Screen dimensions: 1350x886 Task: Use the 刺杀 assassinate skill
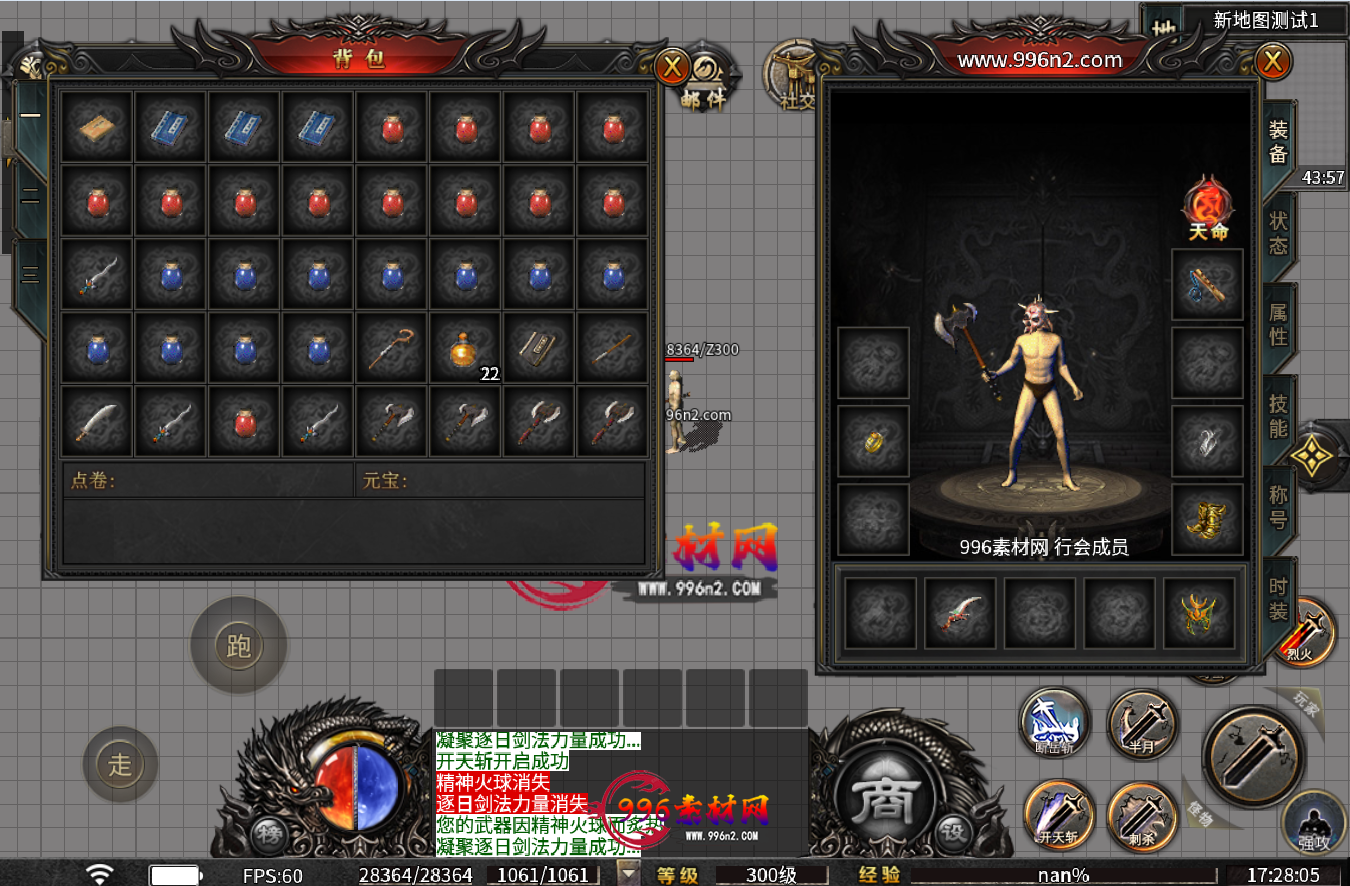[x=1143, y=814]
